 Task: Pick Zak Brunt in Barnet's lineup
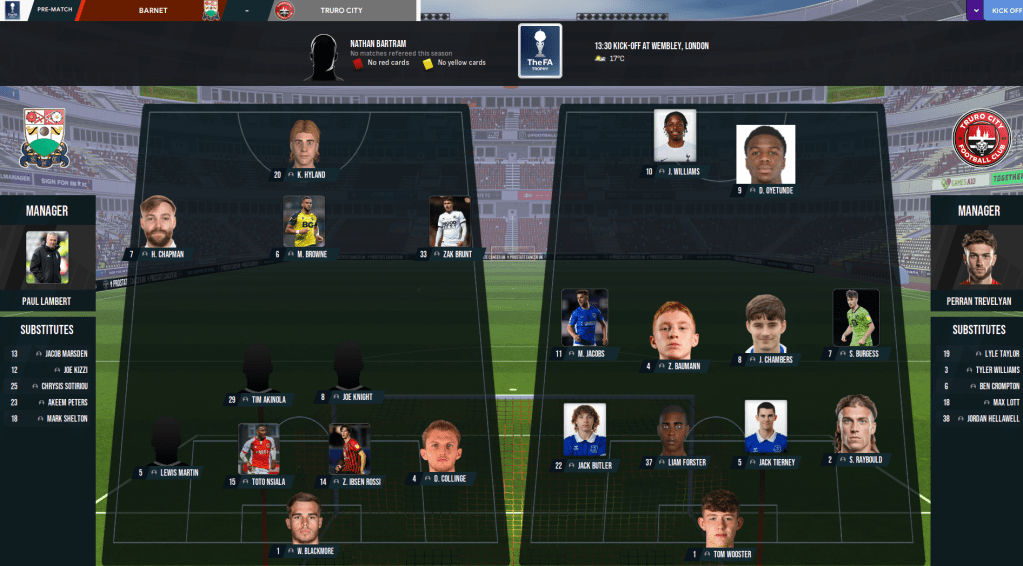tap(450, 222)
